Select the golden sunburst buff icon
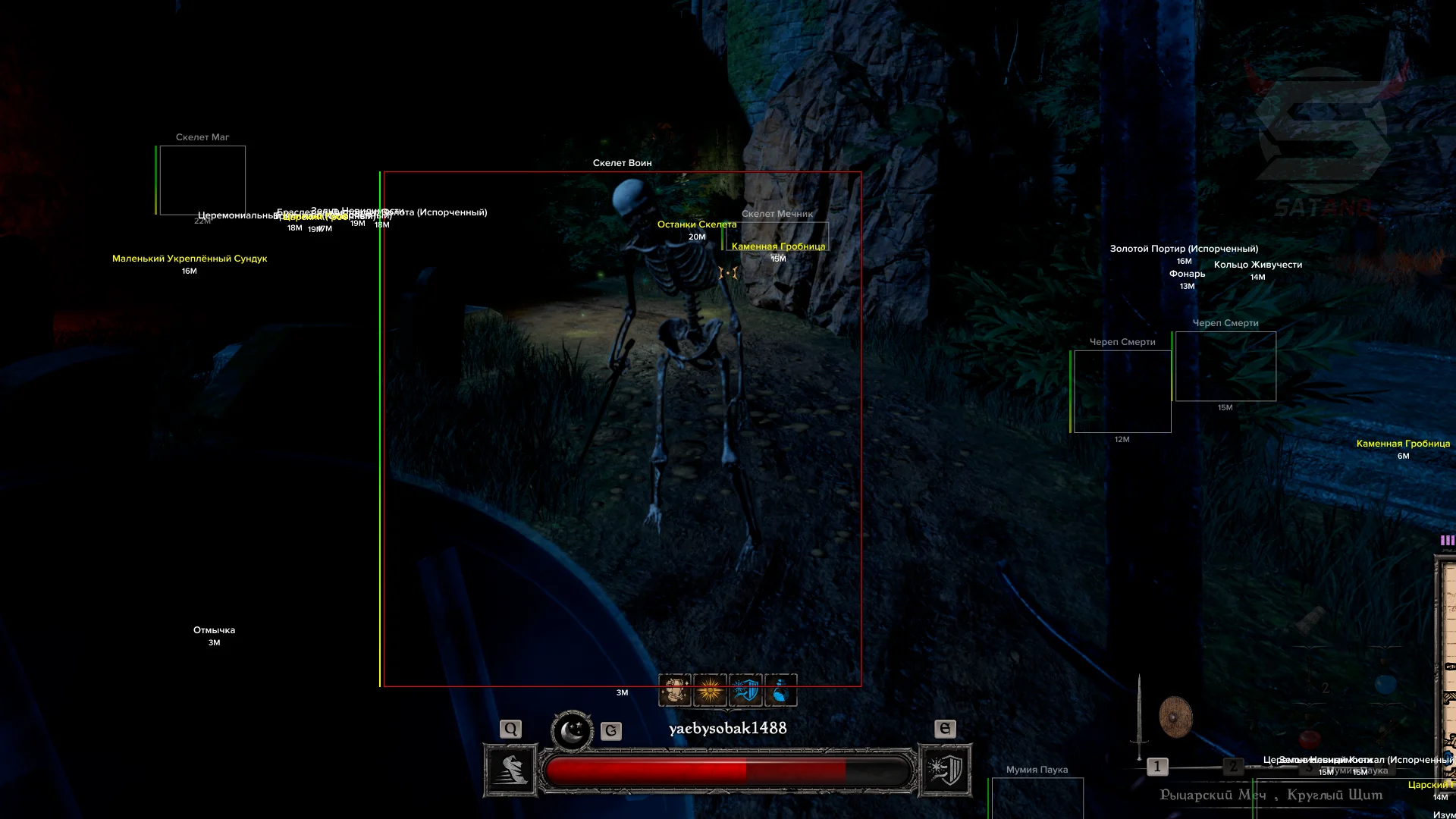This screenshot has width=1456, height=819. pyautogui.click(x=710, y=690)
